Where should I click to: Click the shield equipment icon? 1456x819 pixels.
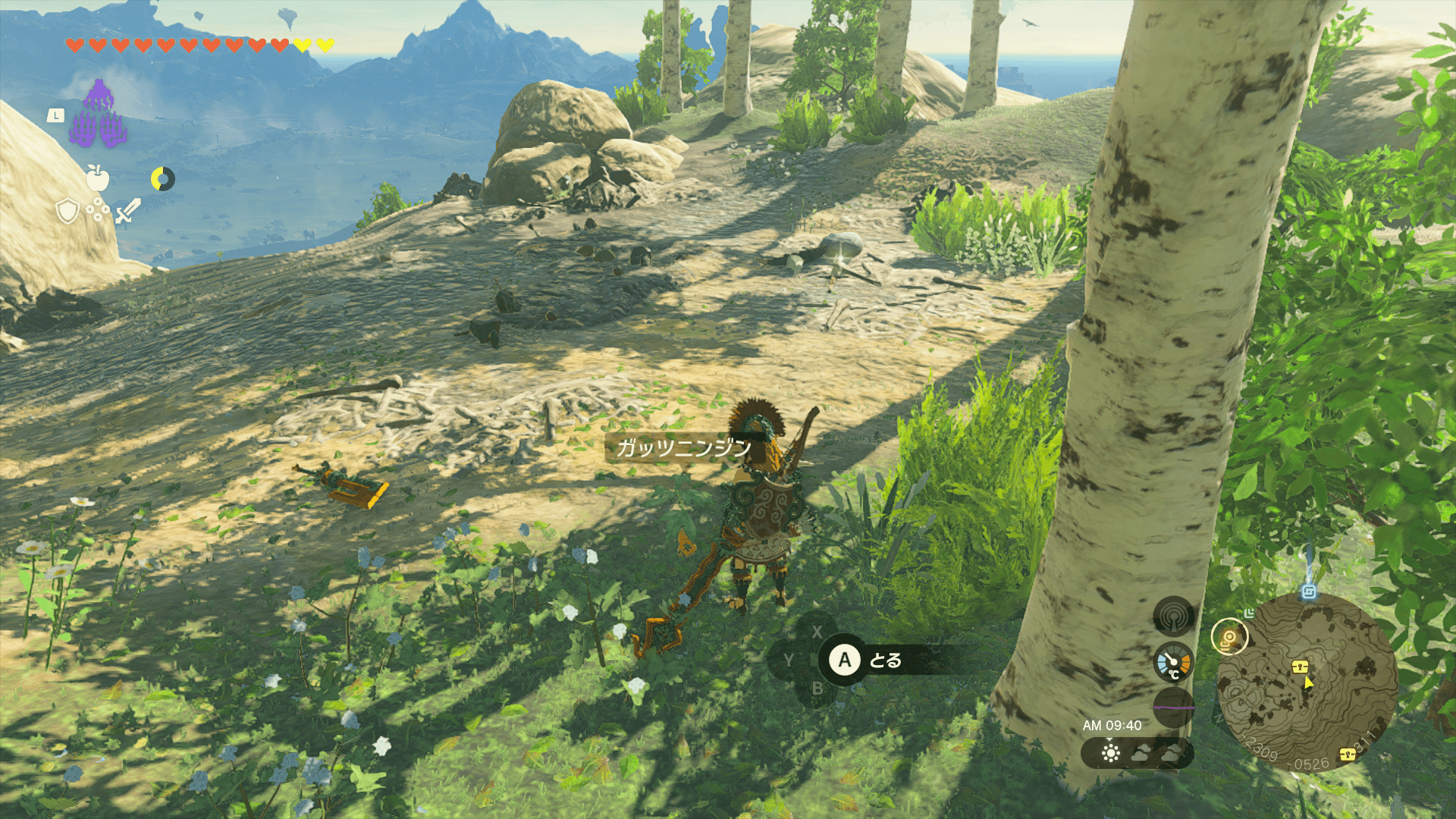[67, 211]
